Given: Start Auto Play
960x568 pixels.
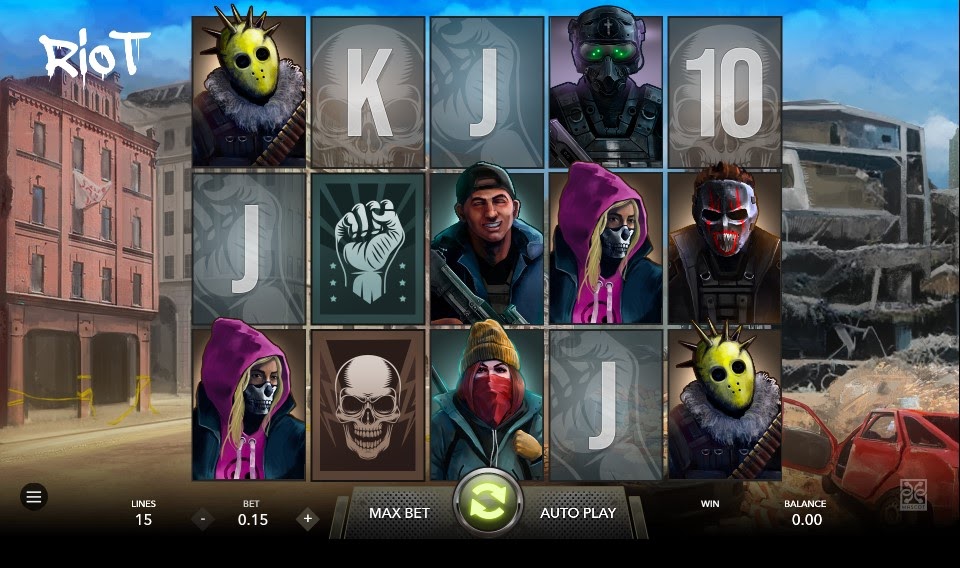Looking at the screenshot, I should click(578, 513).
